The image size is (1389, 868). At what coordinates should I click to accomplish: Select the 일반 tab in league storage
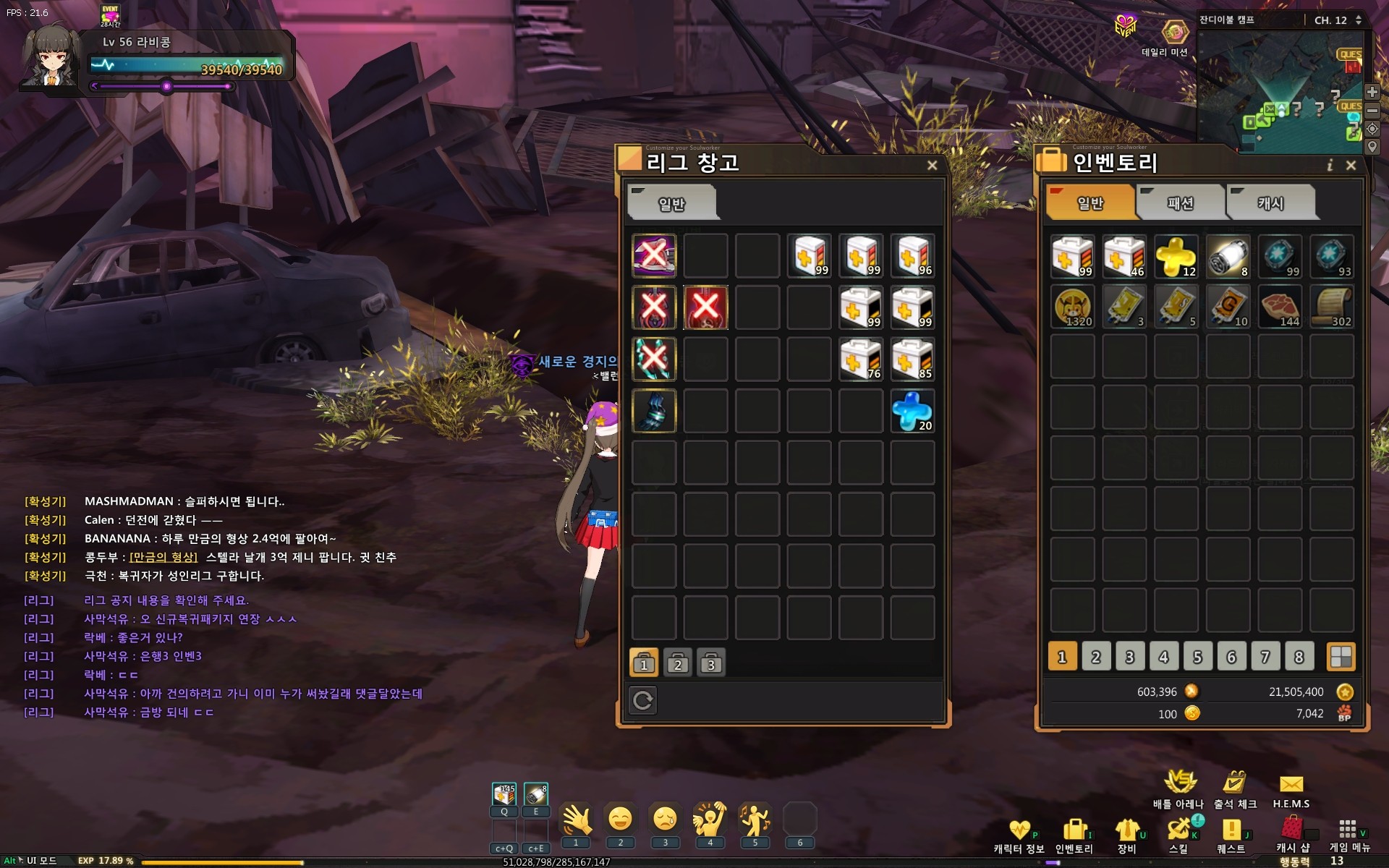pyautogui.click(x=671, y=204)
